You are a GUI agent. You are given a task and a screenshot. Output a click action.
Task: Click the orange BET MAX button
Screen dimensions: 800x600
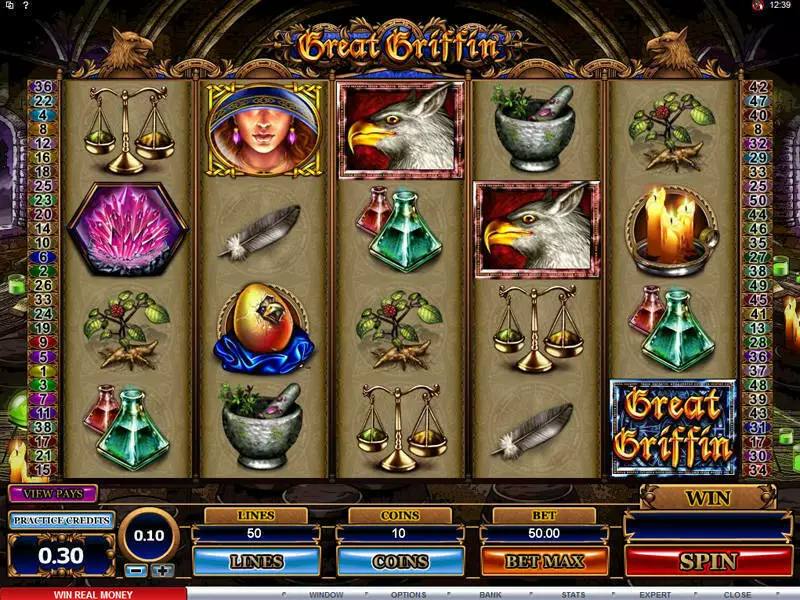pos(544,561)
